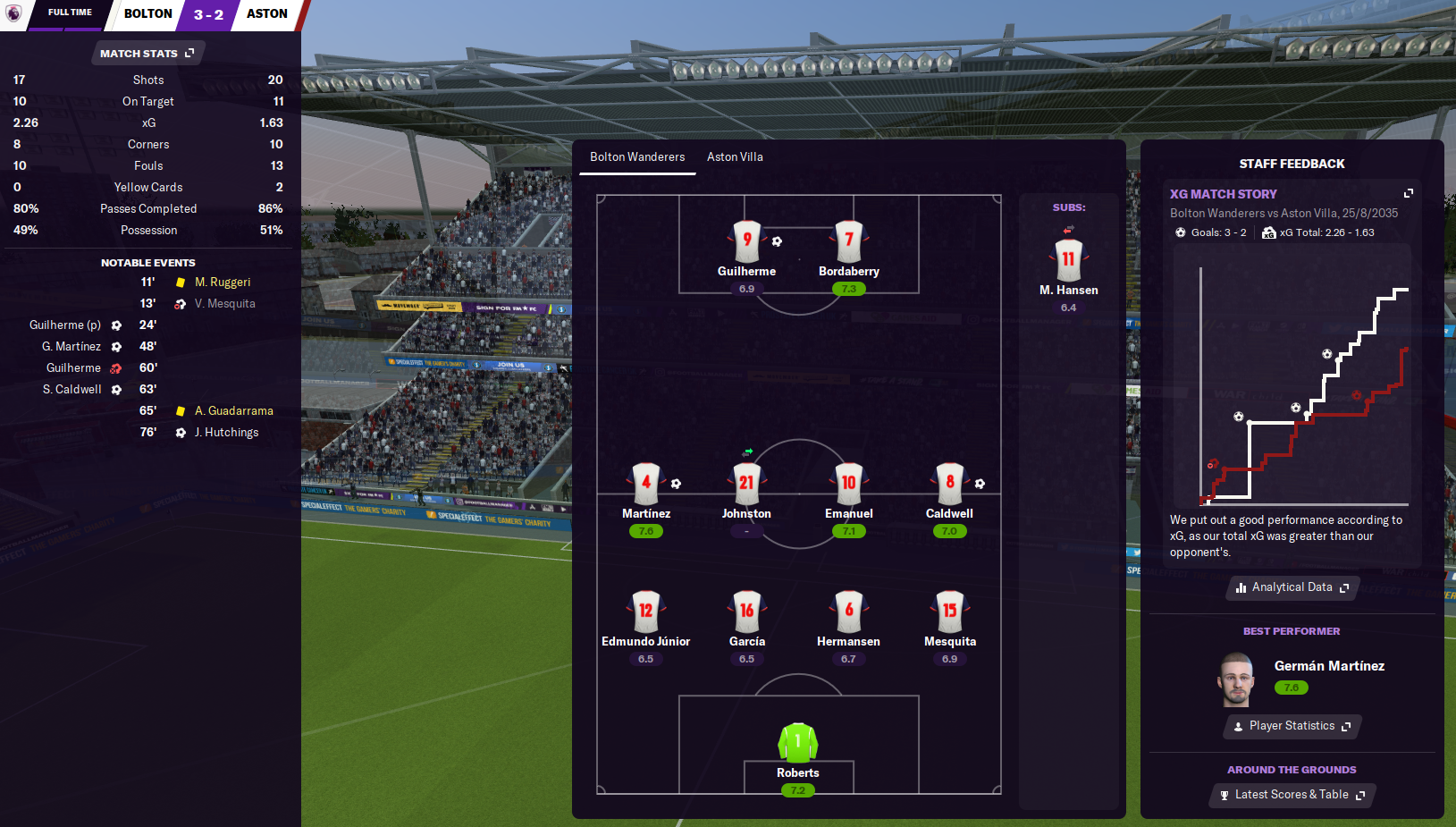
Task: Open Player Statistics
Action: 1292,726
